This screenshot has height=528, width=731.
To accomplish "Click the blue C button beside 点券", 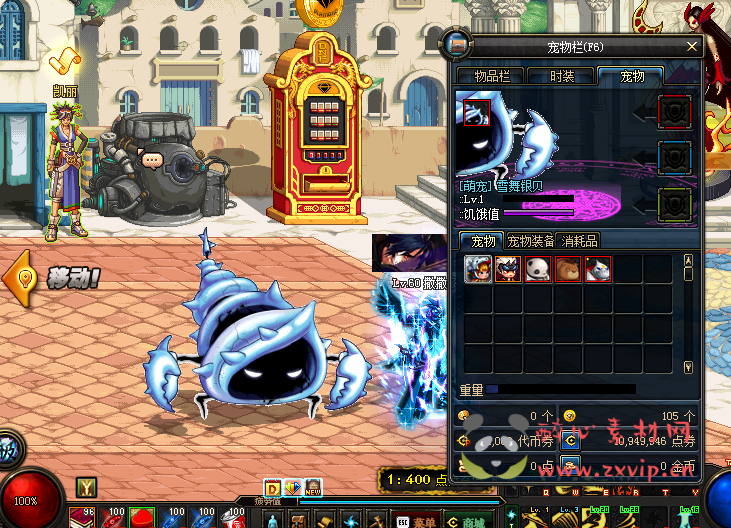I will (569, 440).
